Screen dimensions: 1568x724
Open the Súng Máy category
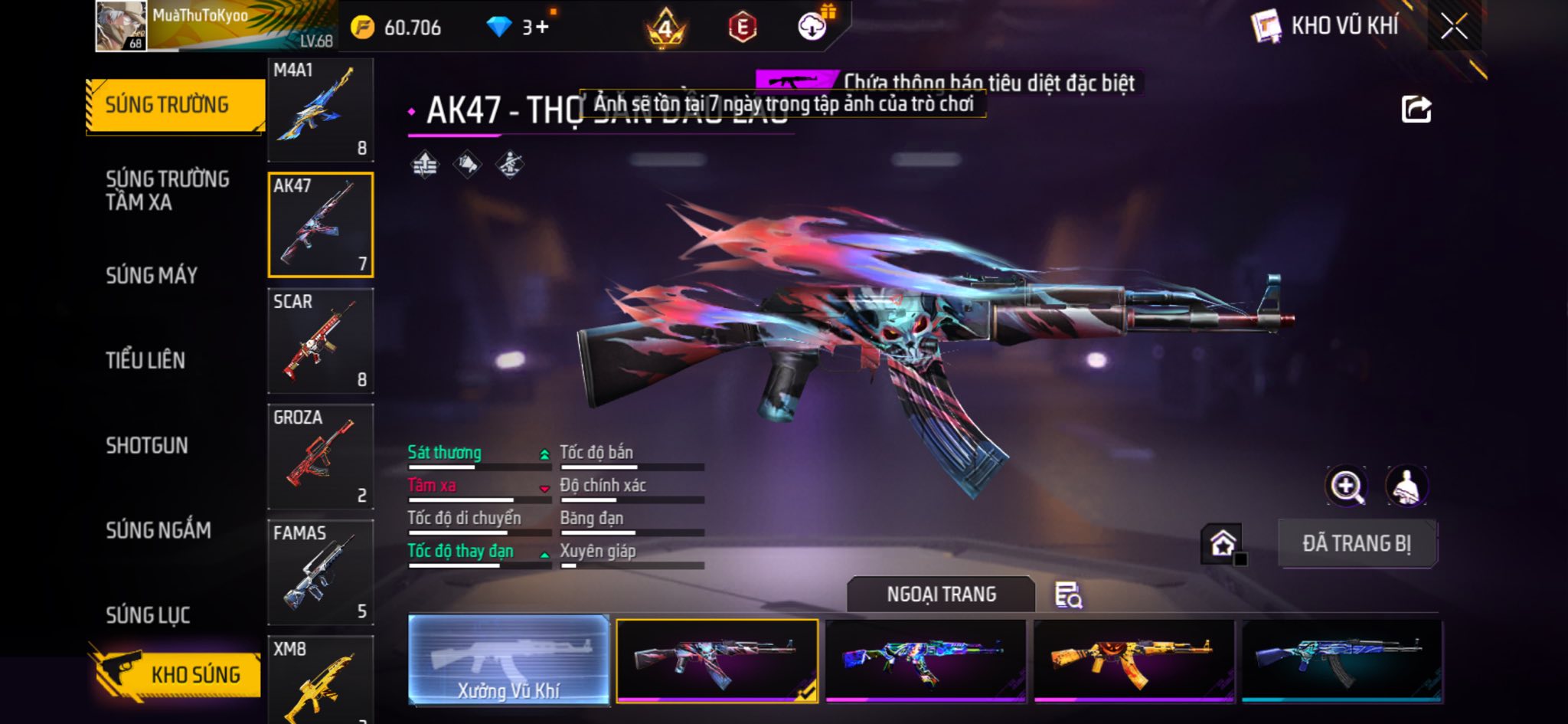click(152, 276)
